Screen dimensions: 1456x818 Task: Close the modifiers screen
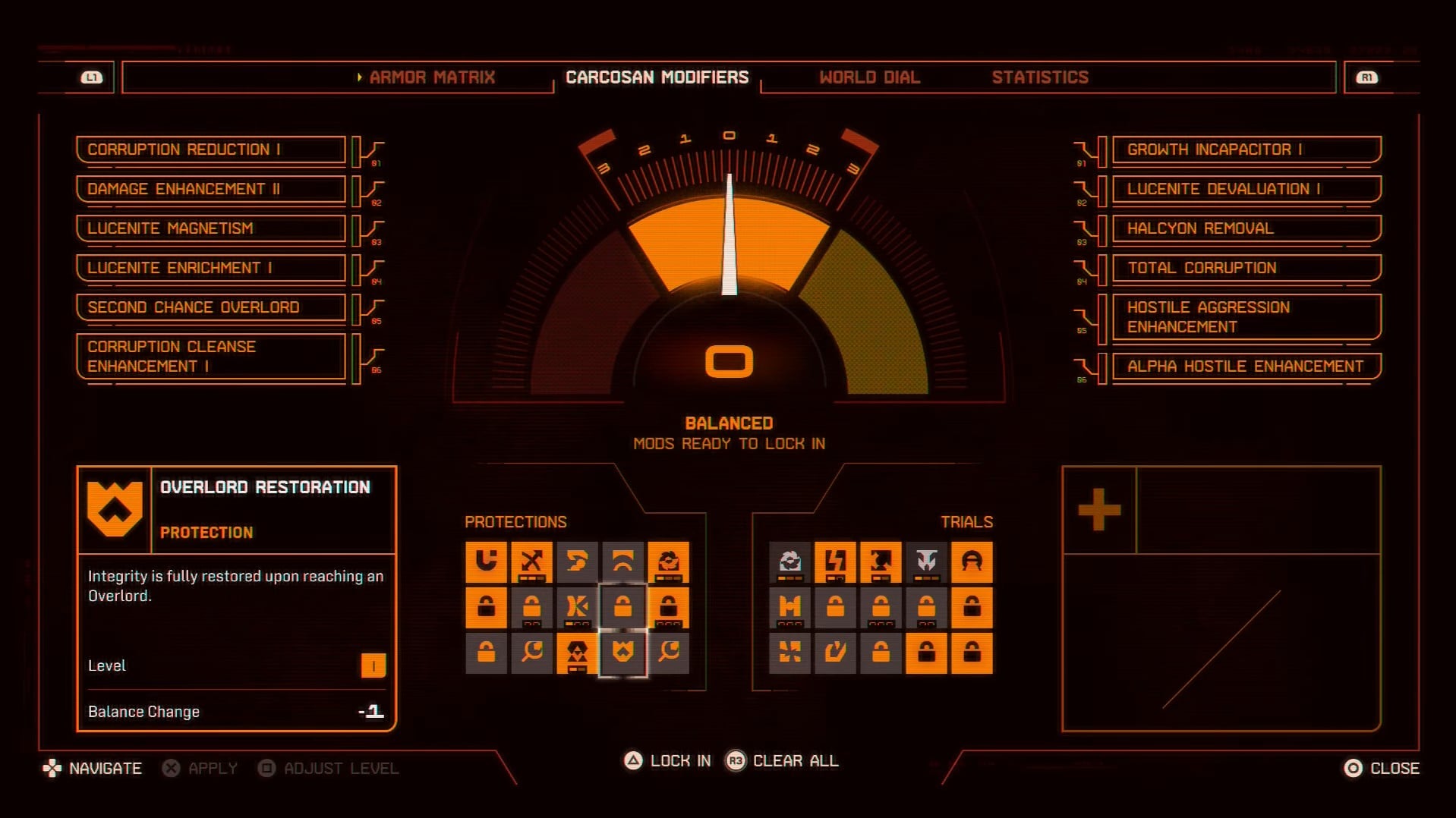point(1382,768)
